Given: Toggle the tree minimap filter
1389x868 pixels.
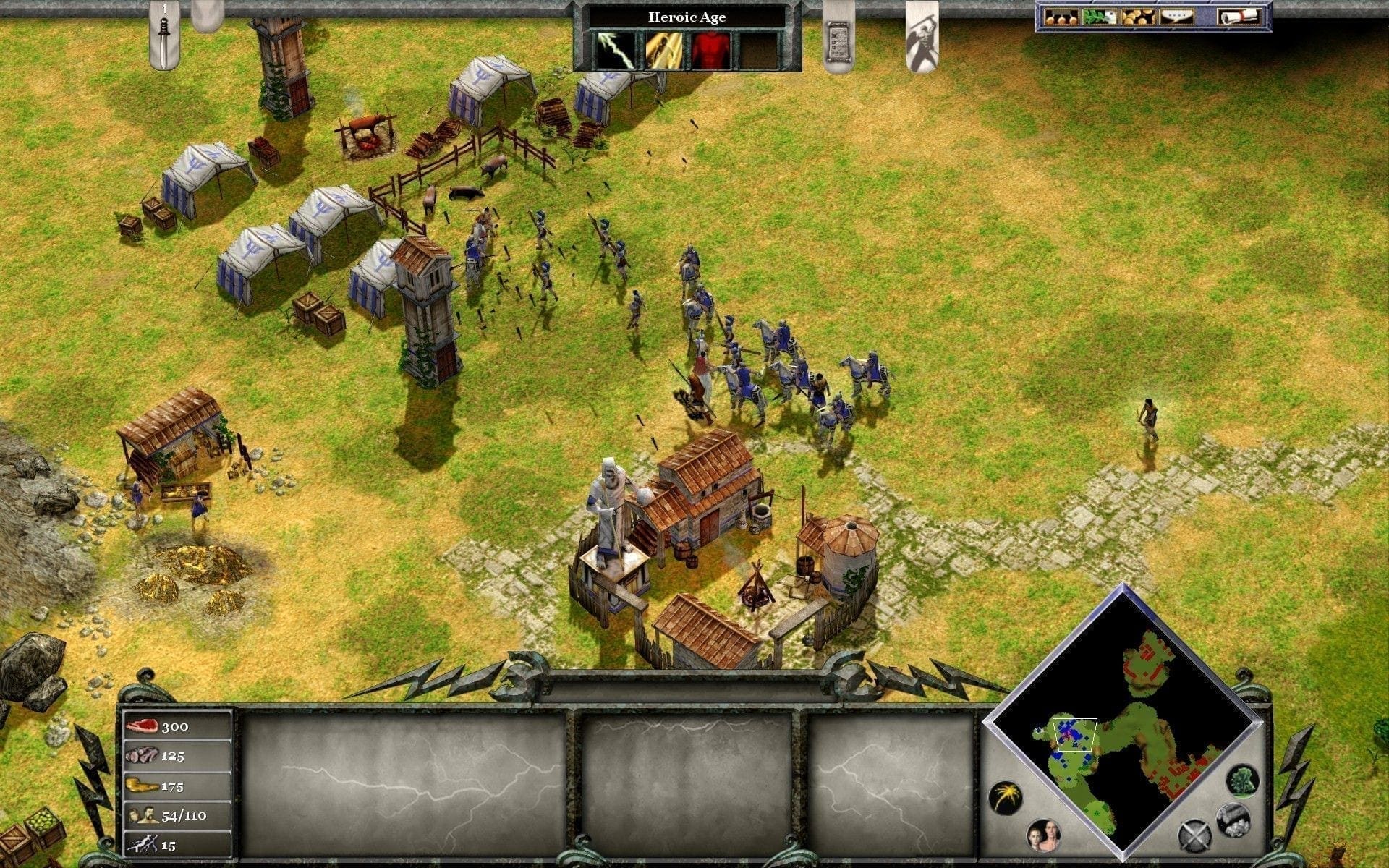Looking at the screenshot, I should (1242, 780).
